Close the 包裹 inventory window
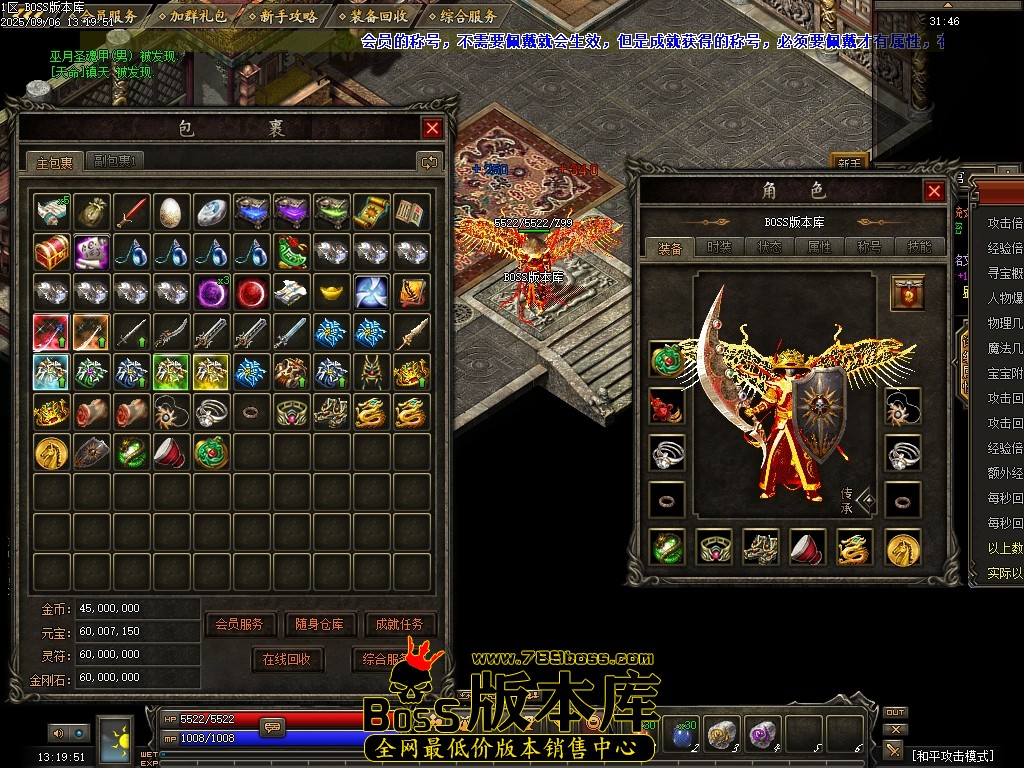Screen dimensions: 1024x768 (432, 128)
